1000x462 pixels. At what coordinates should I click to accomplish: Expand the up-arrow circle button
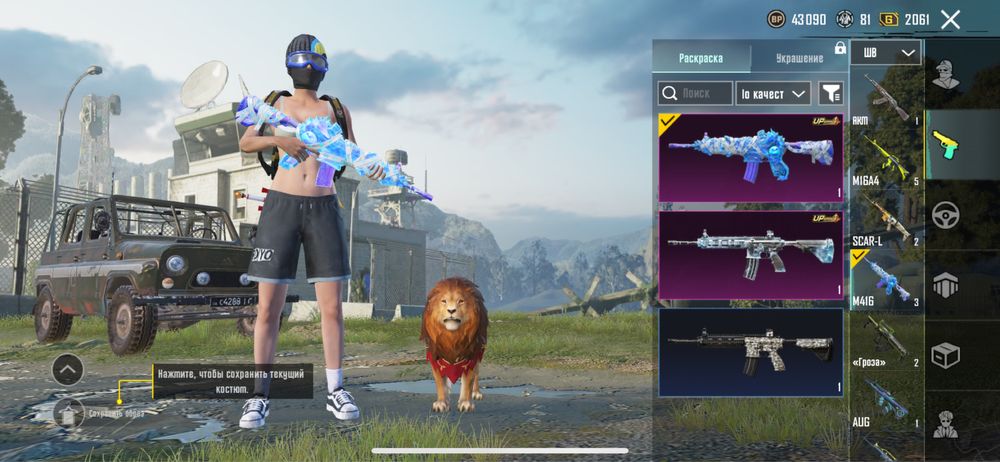[x=67, y=370]
